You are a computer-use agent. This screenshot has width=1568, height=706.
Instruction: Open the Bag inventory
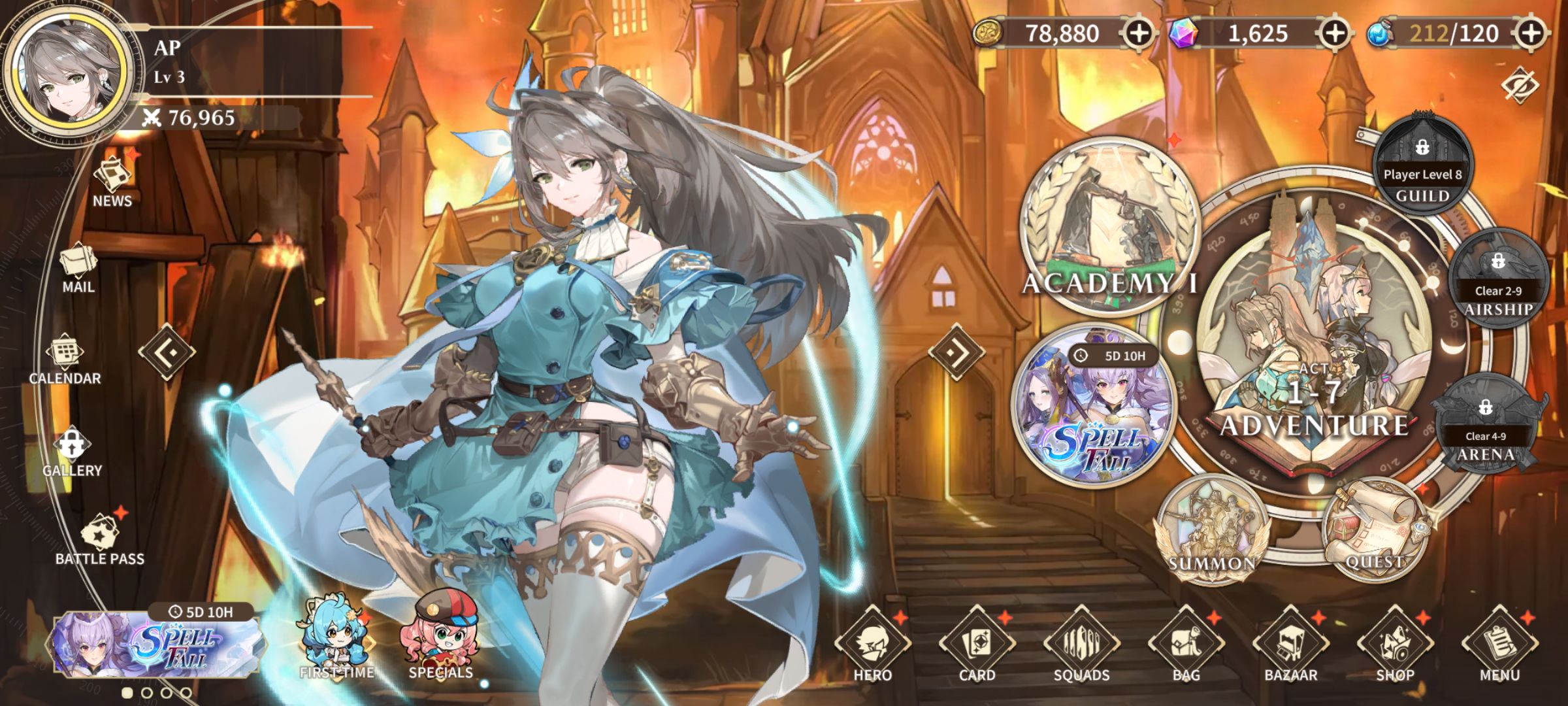click(x=1186, y=644)
